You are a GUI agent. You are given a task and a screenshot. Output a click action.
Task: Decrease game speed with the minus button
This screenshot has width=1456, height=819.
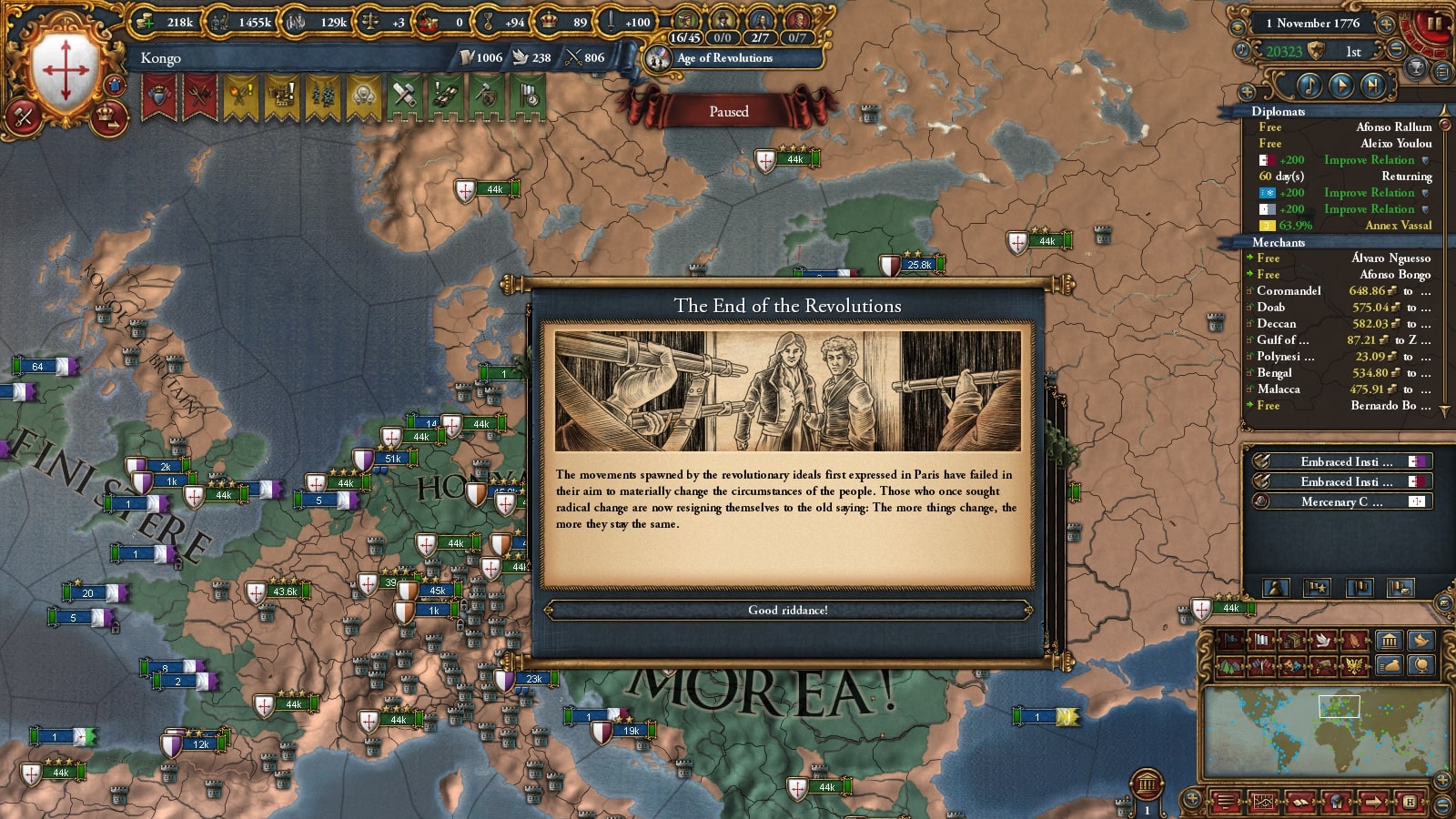click(1396, 51)
